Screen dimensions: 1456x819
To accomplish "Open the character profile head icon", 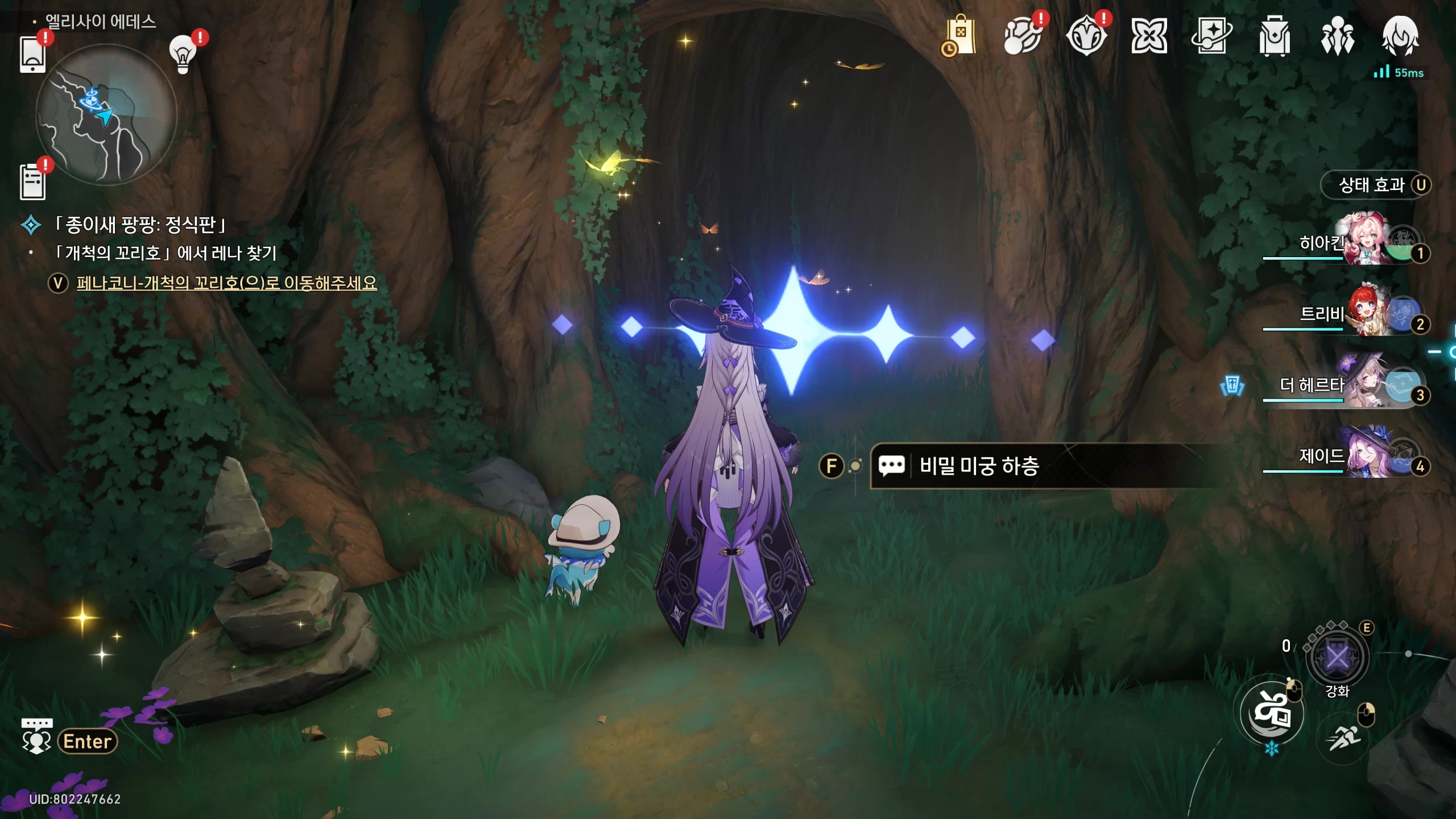I will tap(1400, 36).
